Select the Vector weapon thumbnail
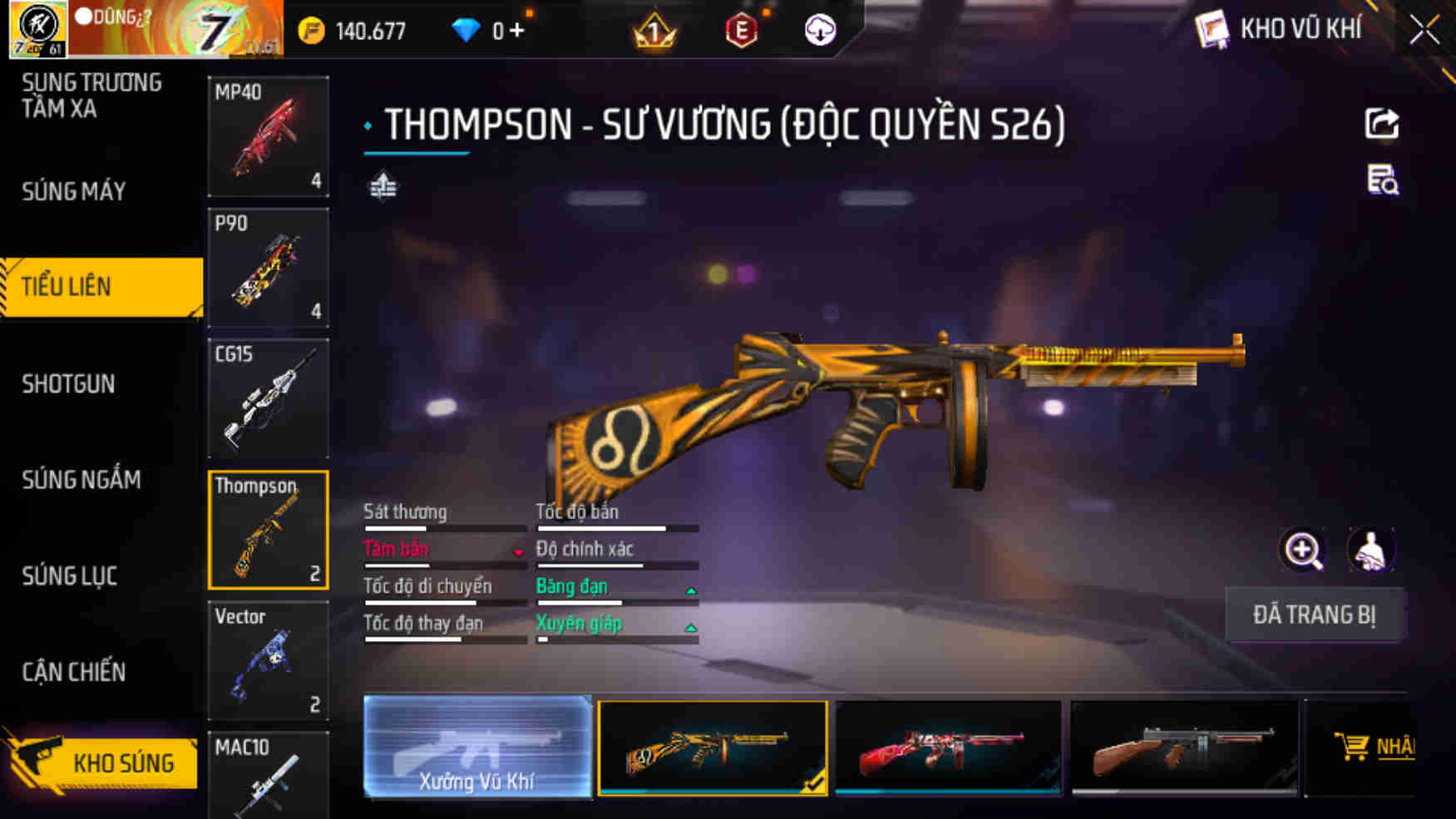Image resolution: width=1456 pixels, height=819 pixels. click(x=268, y=661)
